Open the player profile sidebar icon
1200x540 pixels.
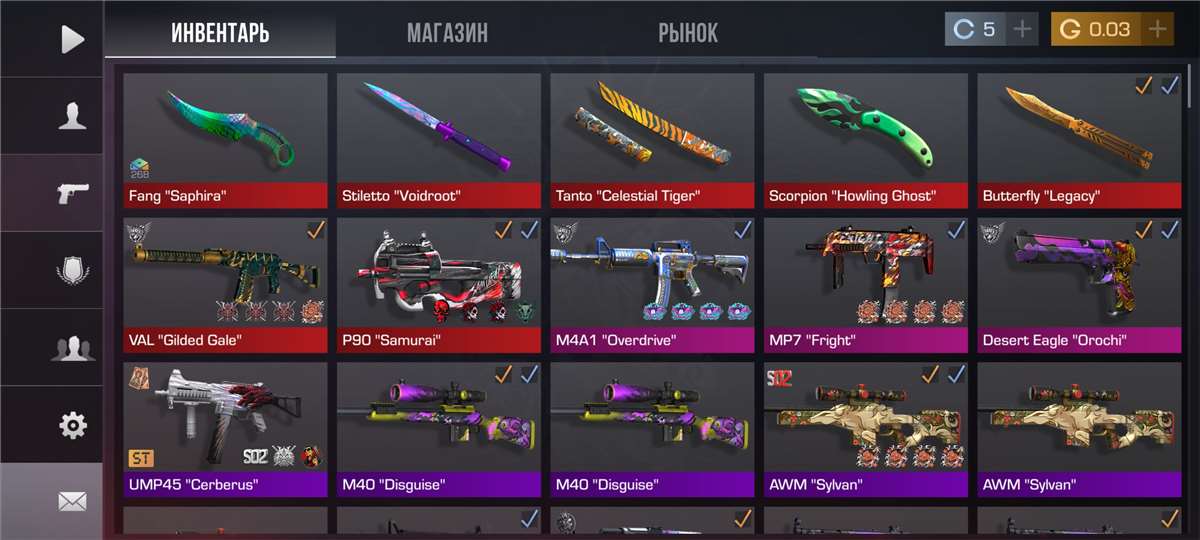click(72, 116)
